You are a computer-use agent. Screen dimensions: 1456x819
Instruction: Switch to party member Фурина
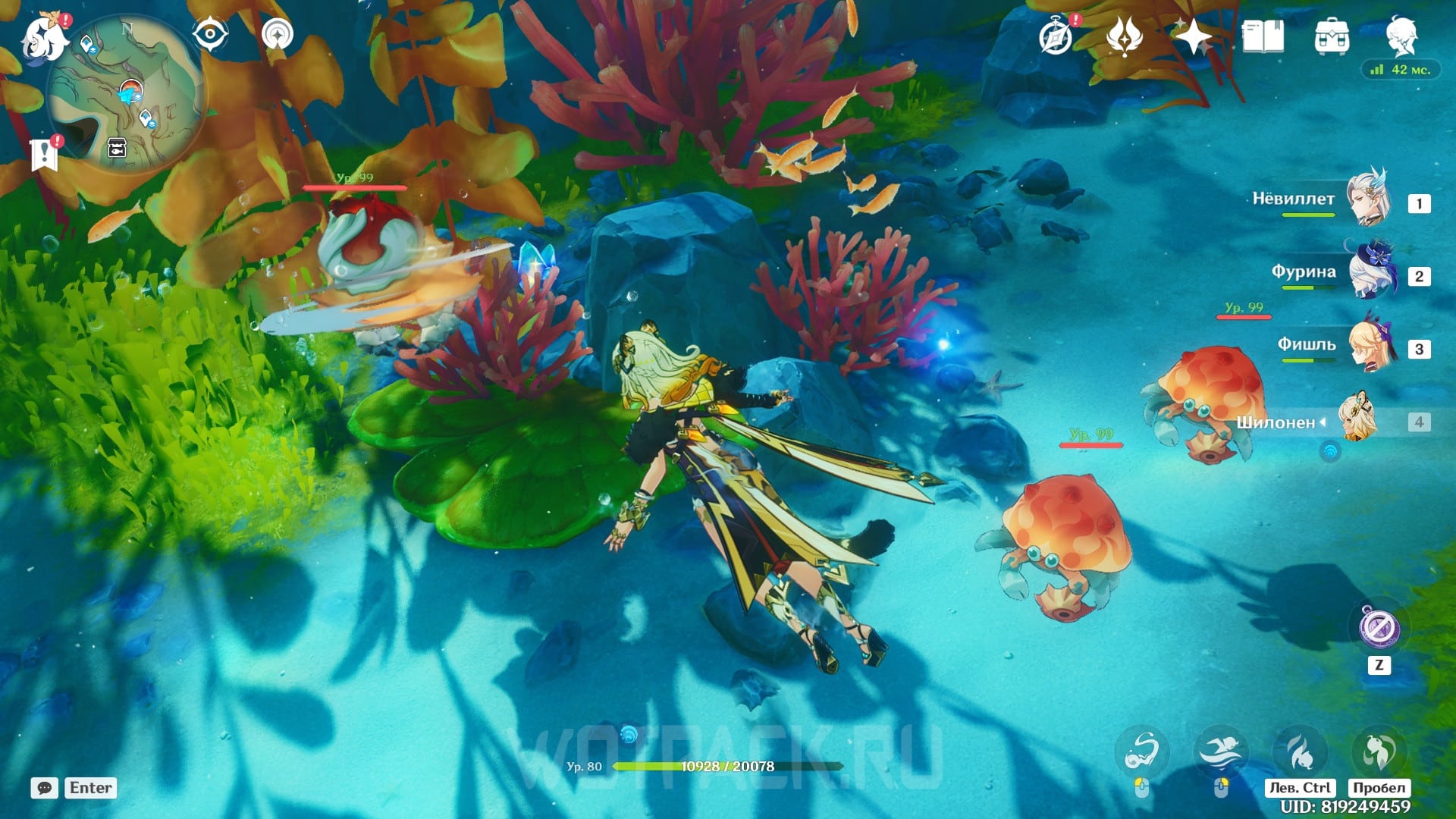tap(1369, 273)
